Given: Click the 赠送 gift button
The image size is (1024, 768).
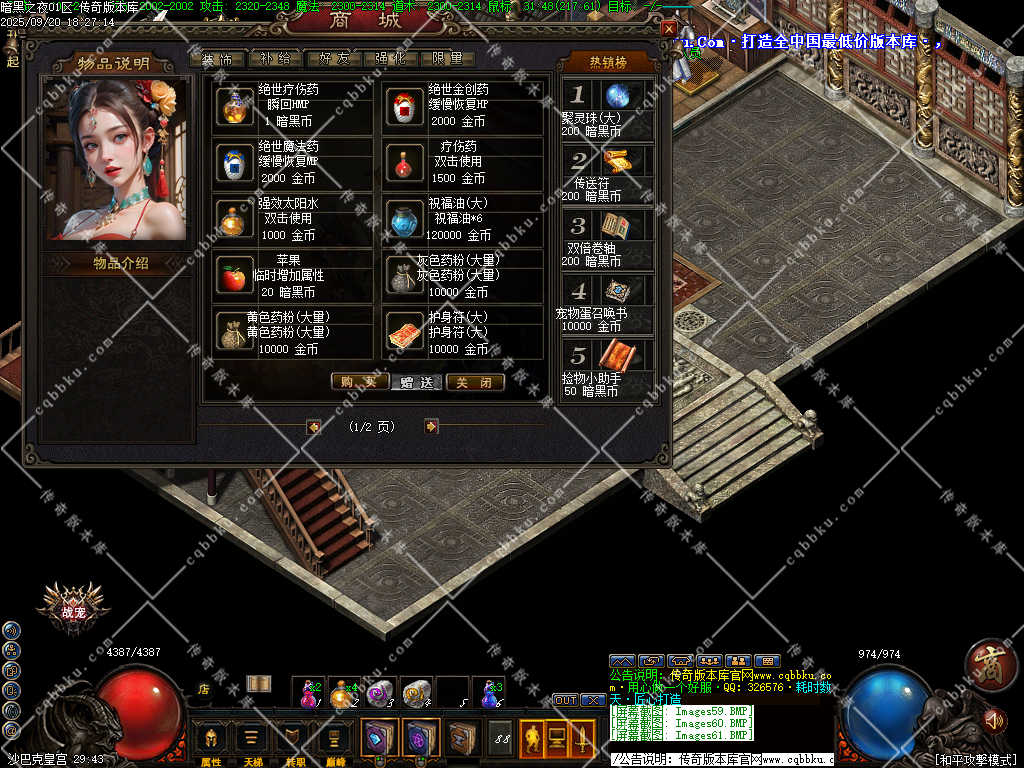Looking at the screenshot, I should 417,382.
